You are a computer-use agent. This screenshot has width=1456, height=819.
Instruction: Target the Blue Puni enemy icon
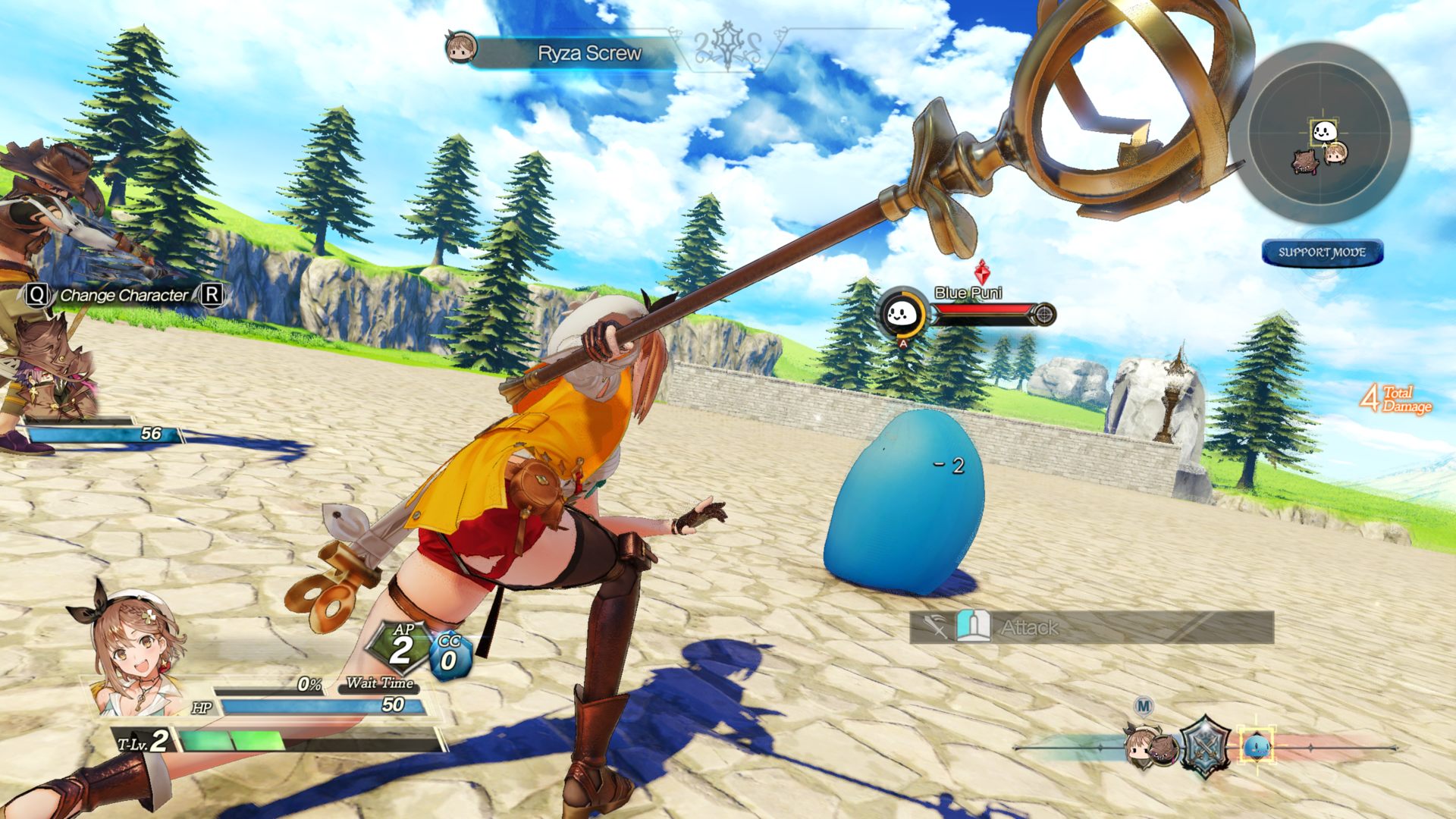(902, 312)
